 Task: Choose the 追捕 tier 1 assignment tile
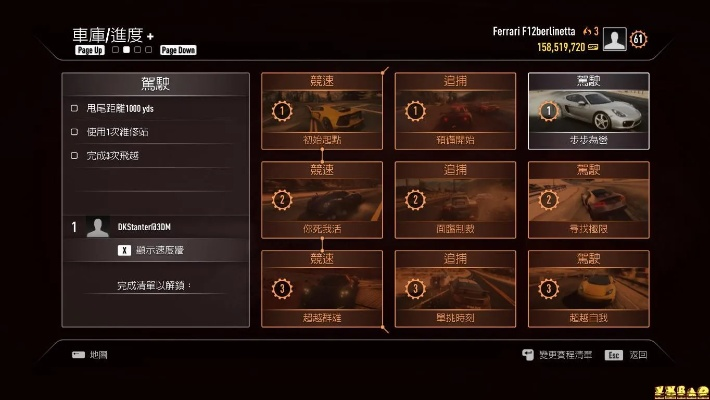tap(455, 111)
